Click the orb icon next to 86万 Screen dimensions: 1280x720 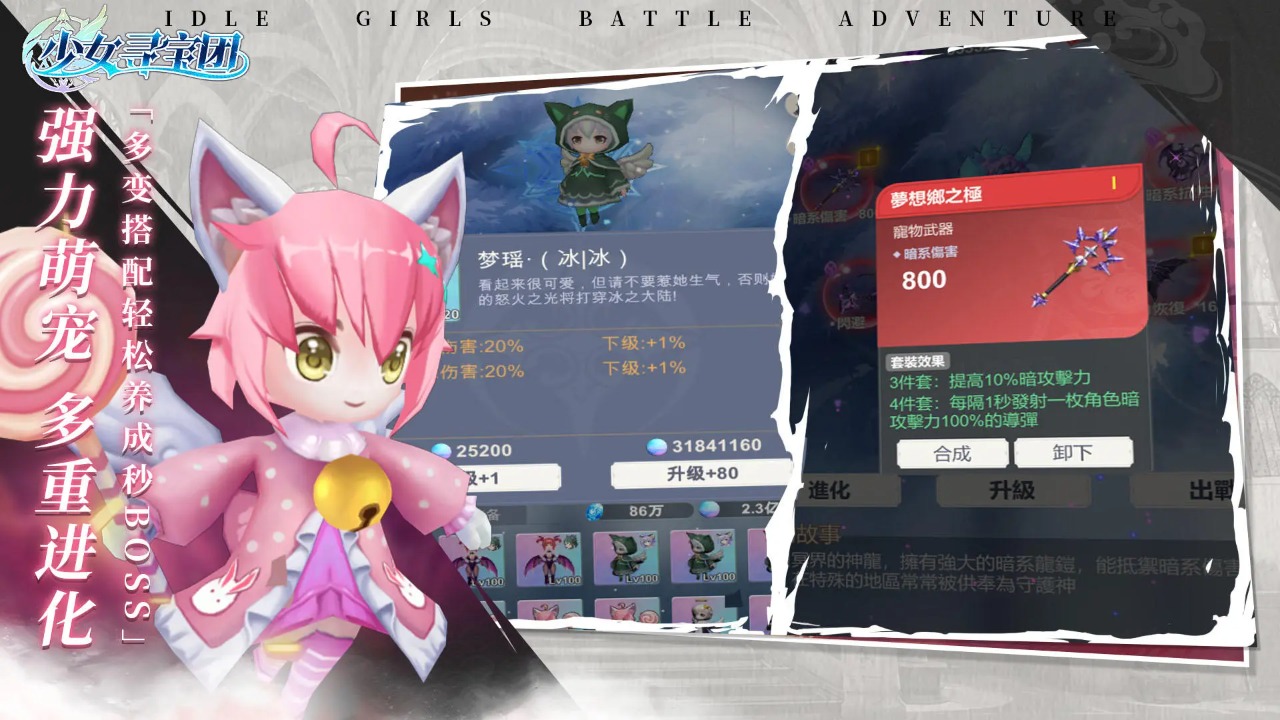click(594, 511)
